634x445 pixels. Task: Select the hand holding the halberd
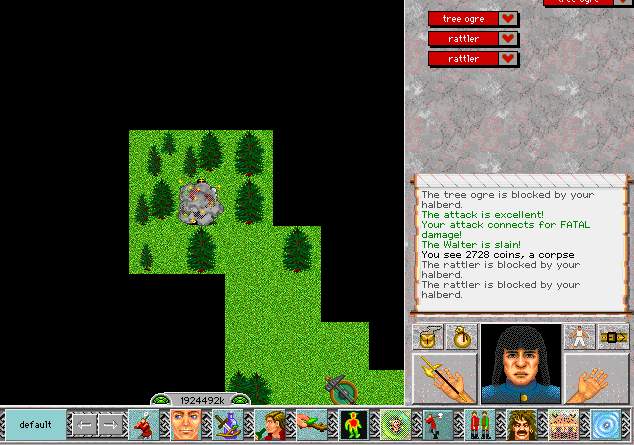(x=444, y=378)
